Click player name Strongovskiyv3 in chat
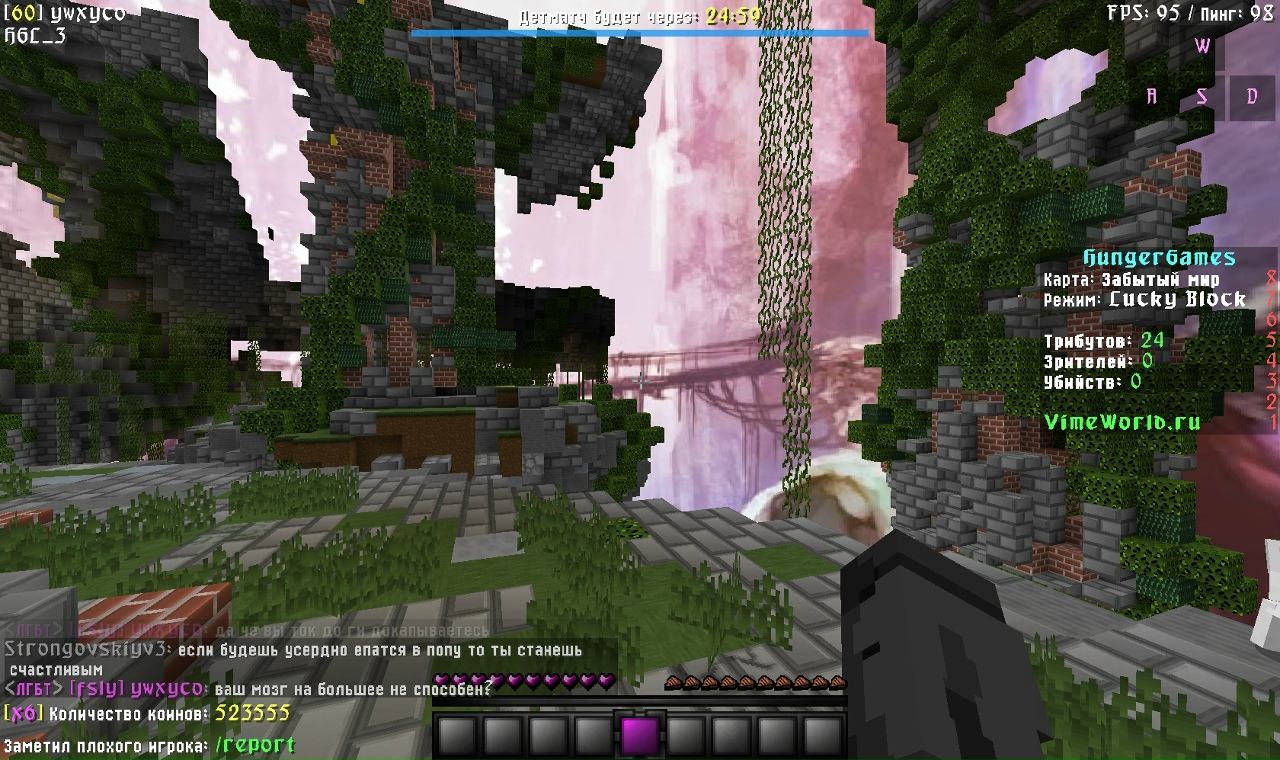1280x760 pixels. [x=85, y=650]
